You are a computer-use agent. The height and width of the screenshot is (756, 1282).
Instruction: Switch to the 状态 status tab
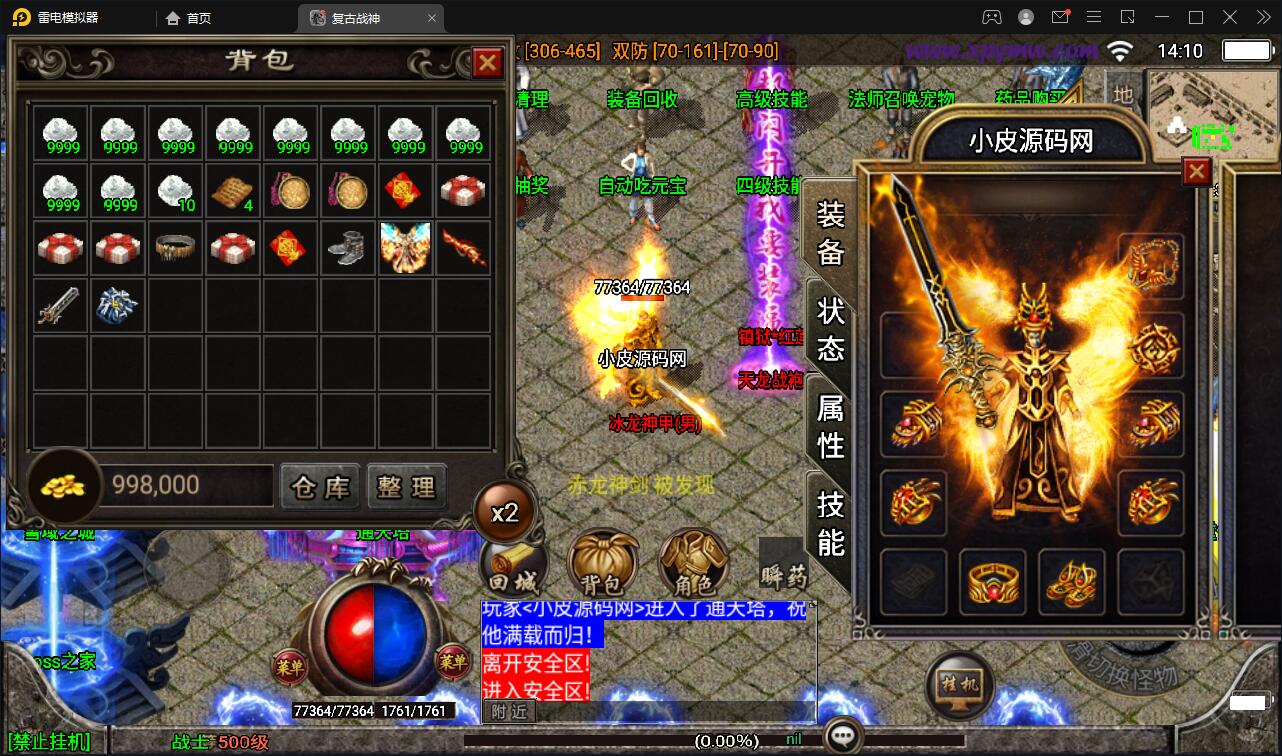click(831, 329)
